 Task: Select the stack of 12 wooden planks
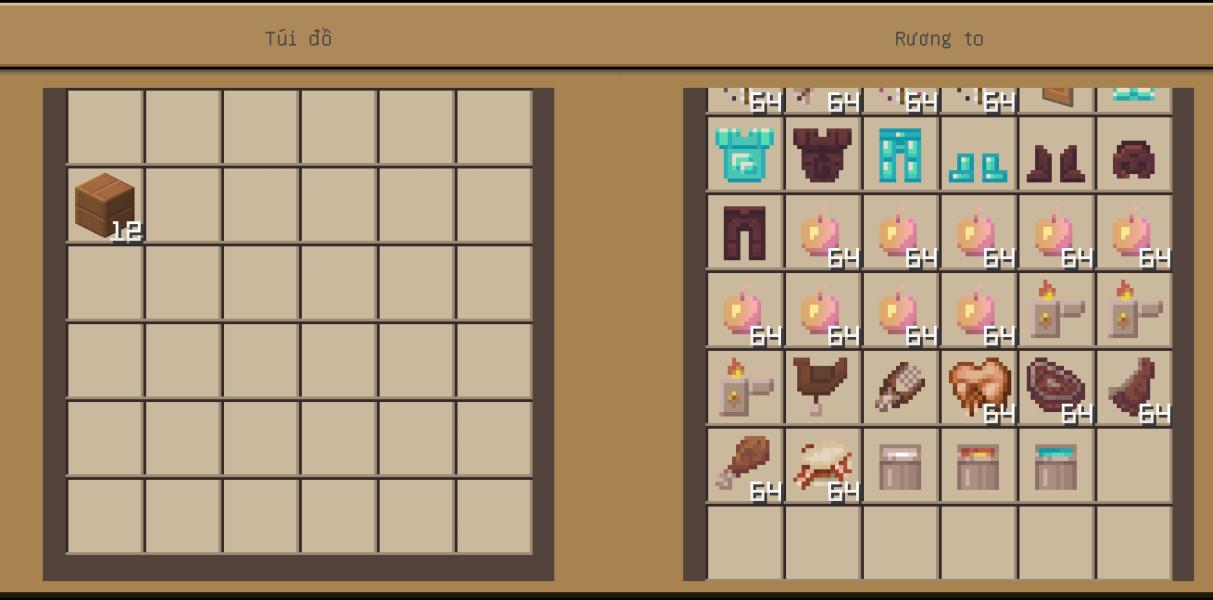click(x=105, y=205)
